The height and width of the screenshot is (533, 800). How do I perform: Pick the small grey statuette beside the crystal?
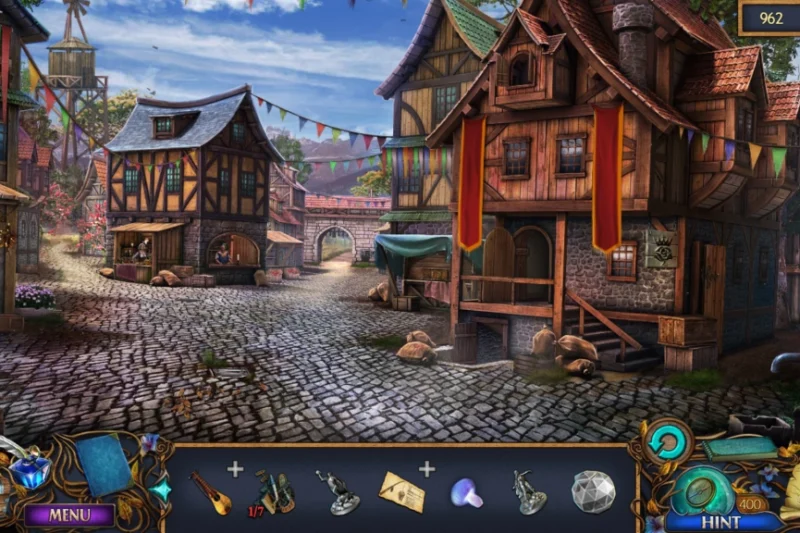pos(527,492)
